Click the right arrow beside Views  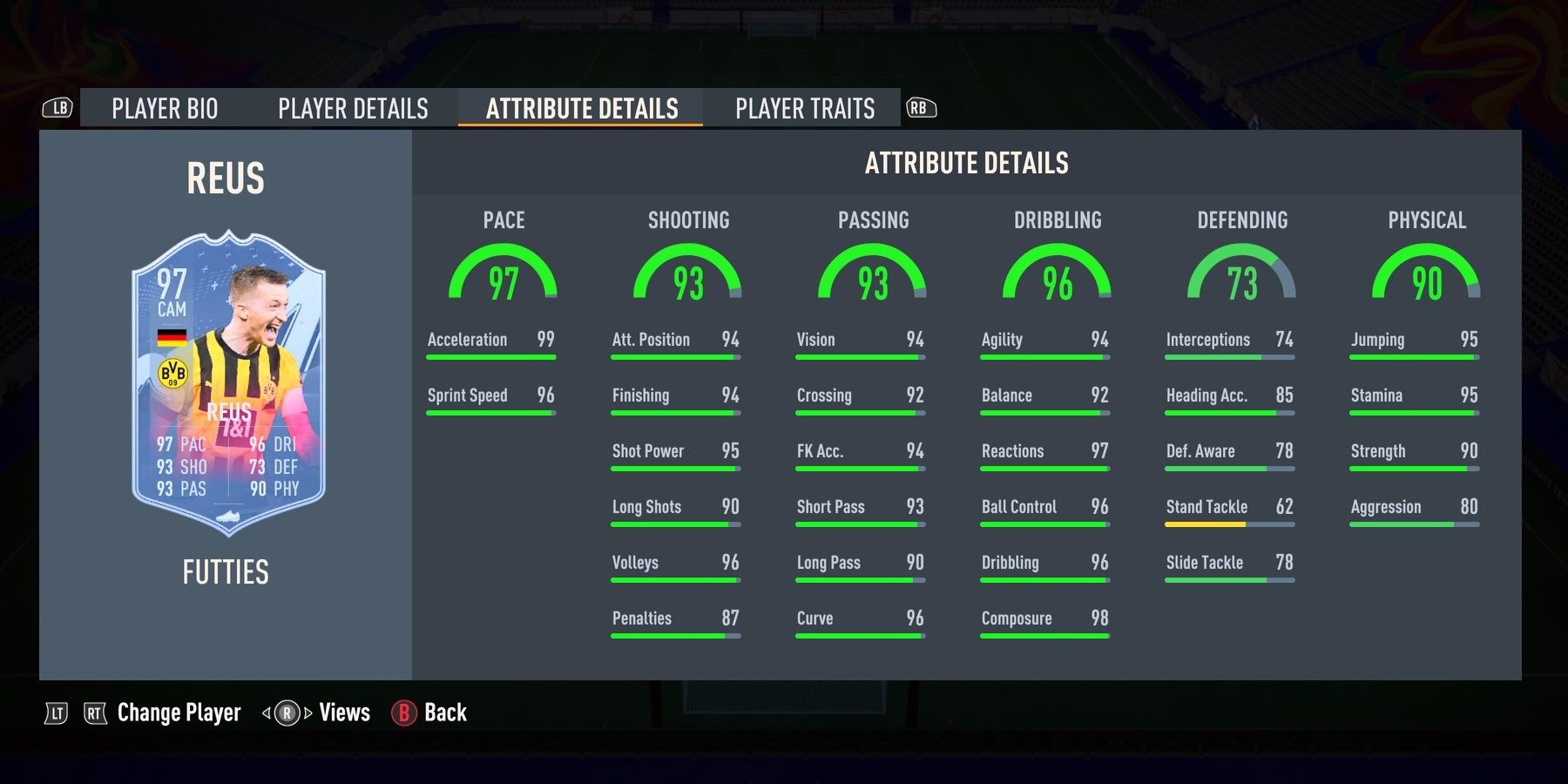tap(310, 713)
